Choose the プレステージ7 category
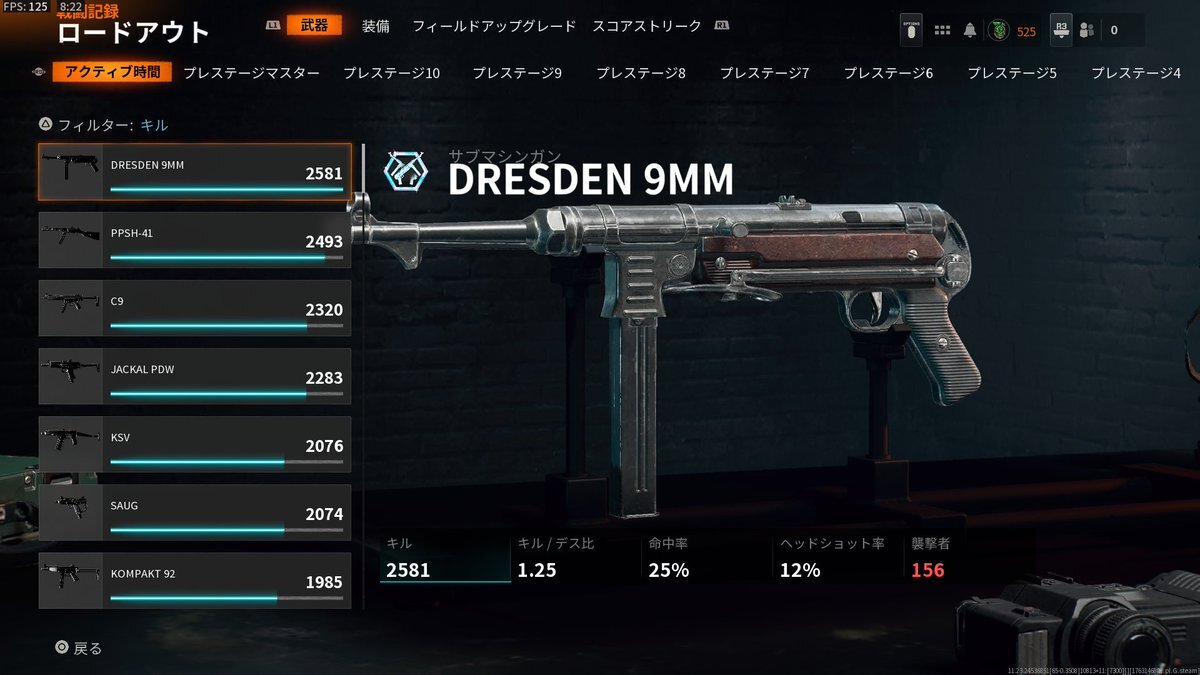 765,73
